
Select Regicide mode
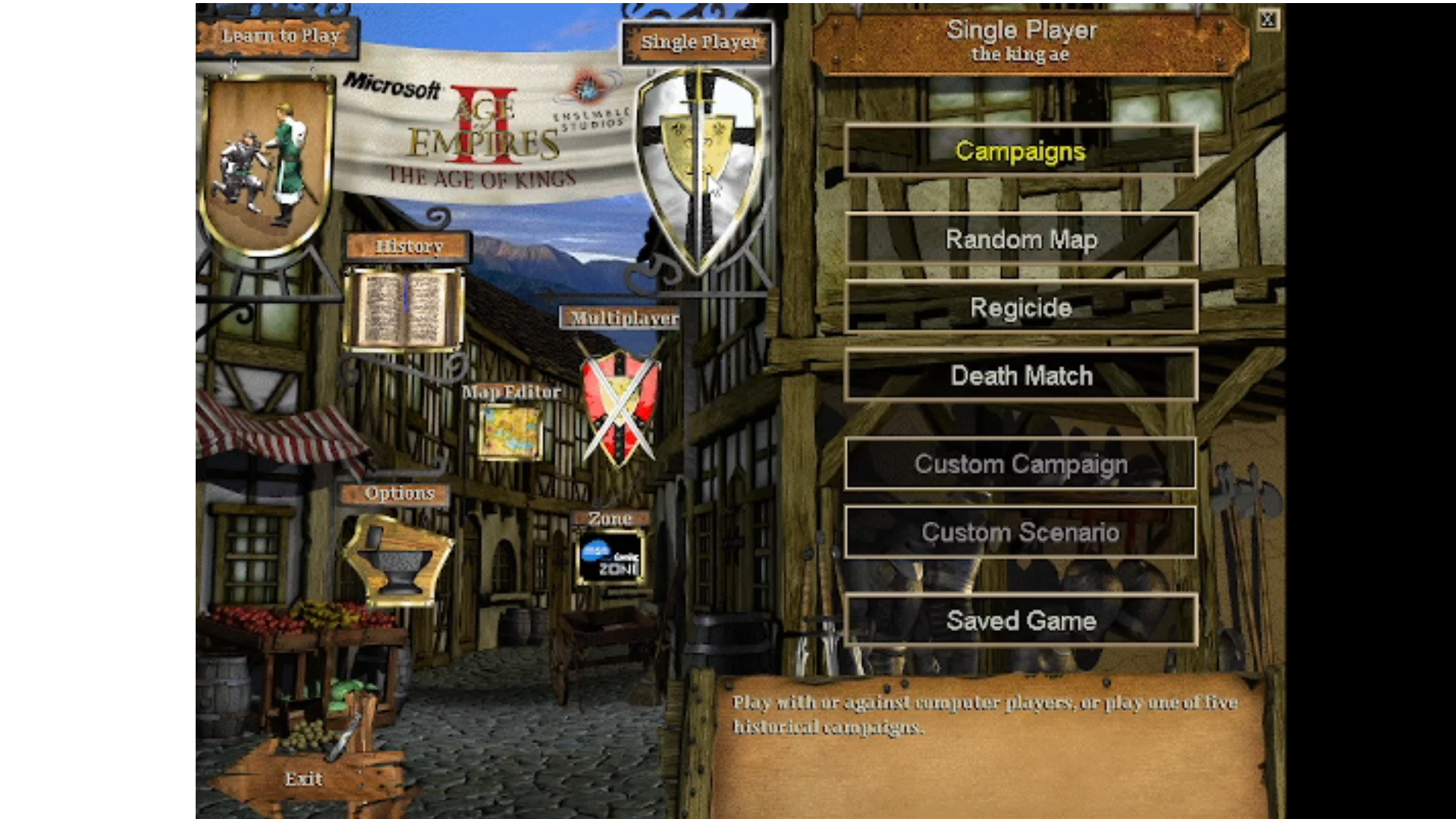(x=1020, y=307)
